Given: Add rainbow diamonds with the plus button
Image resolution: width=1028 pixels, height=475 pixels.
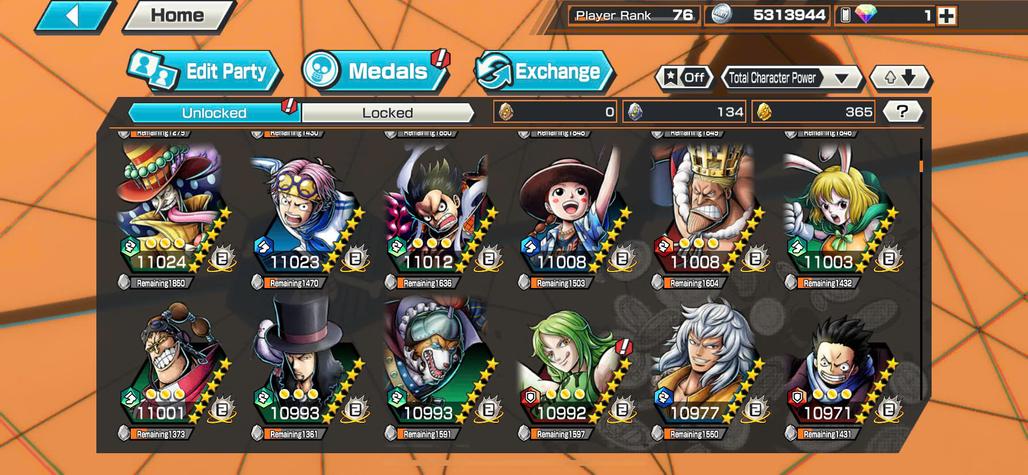Looking at the screenshot, I should point(946,16).
